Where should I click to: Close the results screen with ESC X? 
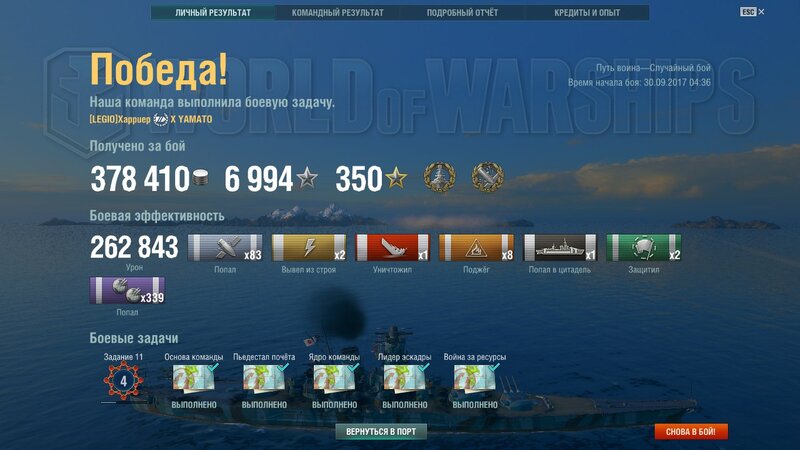760,12
